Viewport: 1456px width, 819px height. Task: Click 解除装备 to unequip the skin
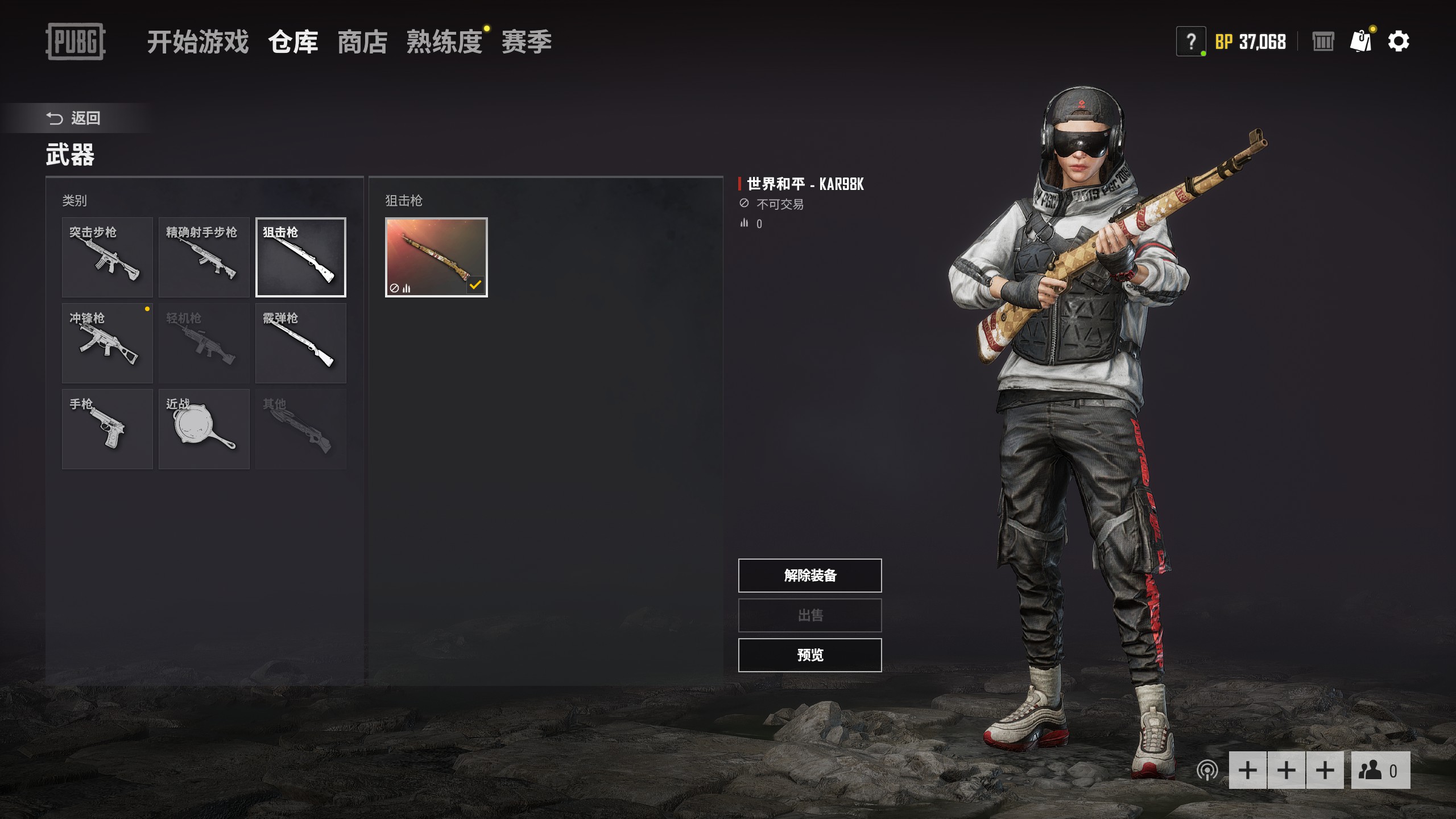(x=810, y=576)
